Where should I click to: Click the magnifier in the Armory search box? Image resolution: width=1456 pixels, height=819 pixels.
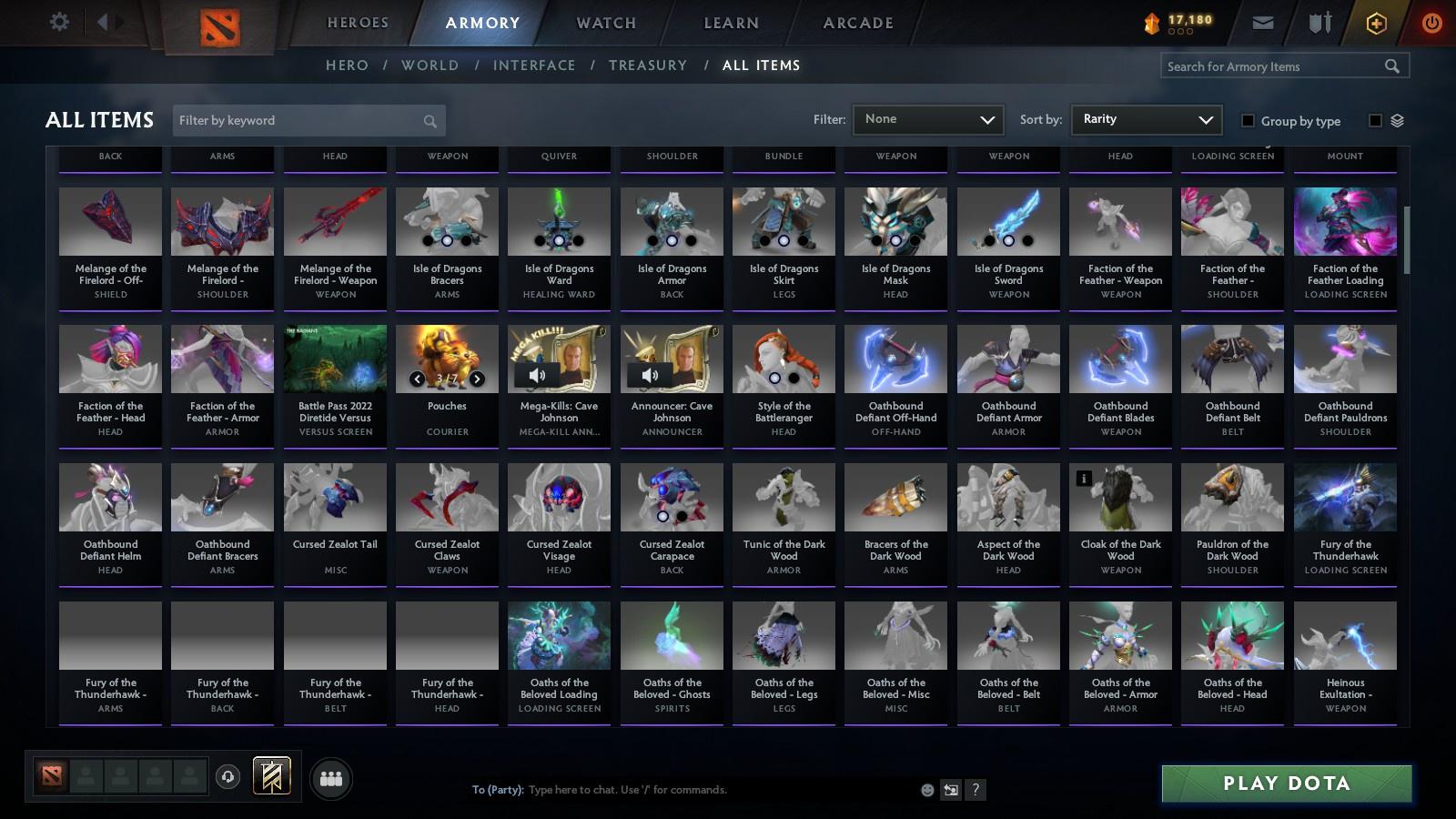click(1392, 66)
